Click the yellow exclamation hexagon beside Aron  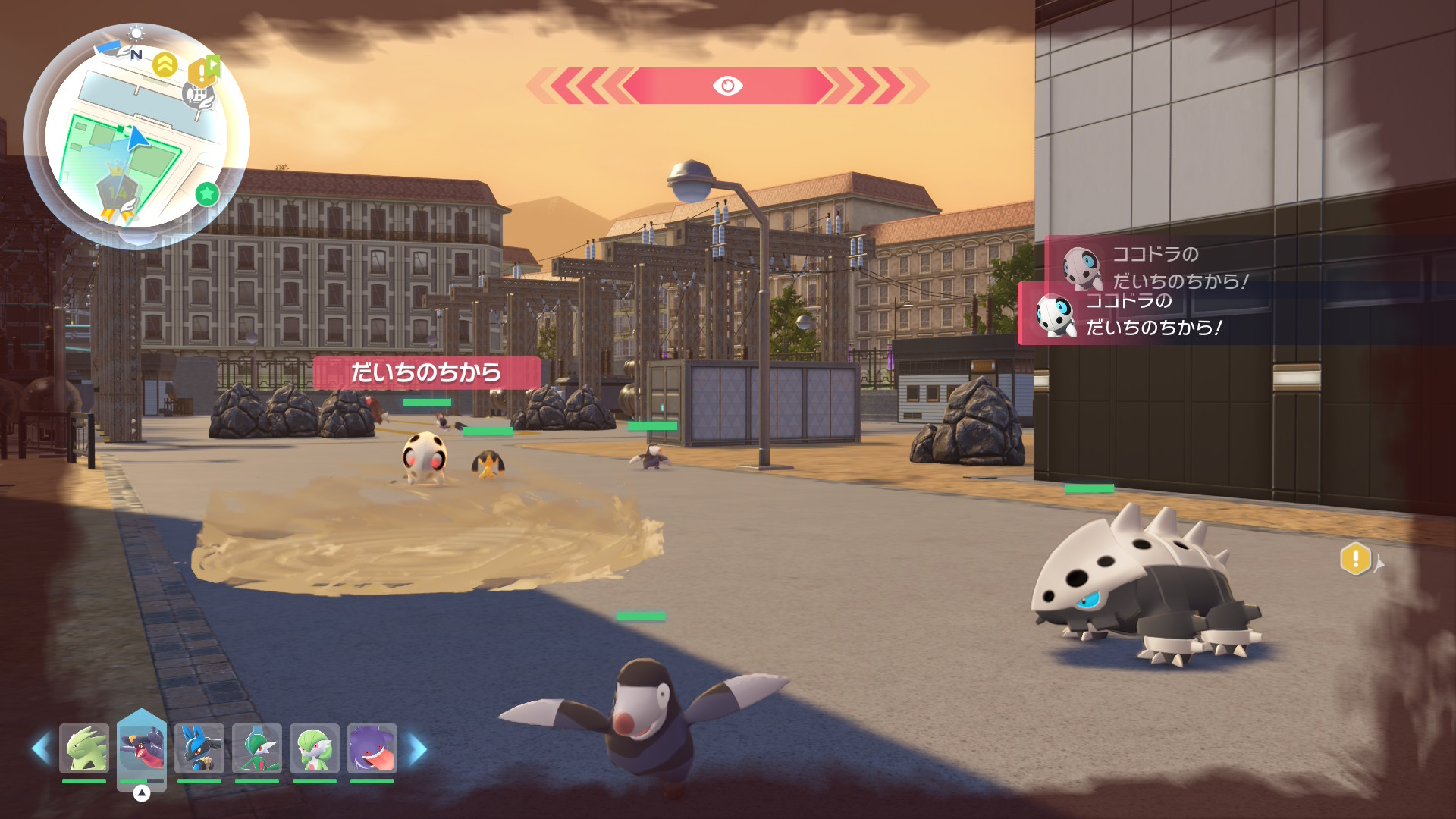[1355, 560]
